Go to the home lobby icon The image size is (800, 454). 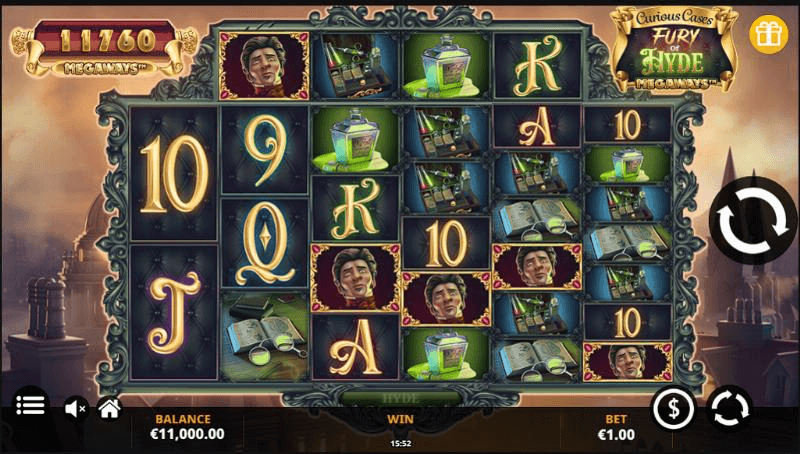tap(109, 407)
